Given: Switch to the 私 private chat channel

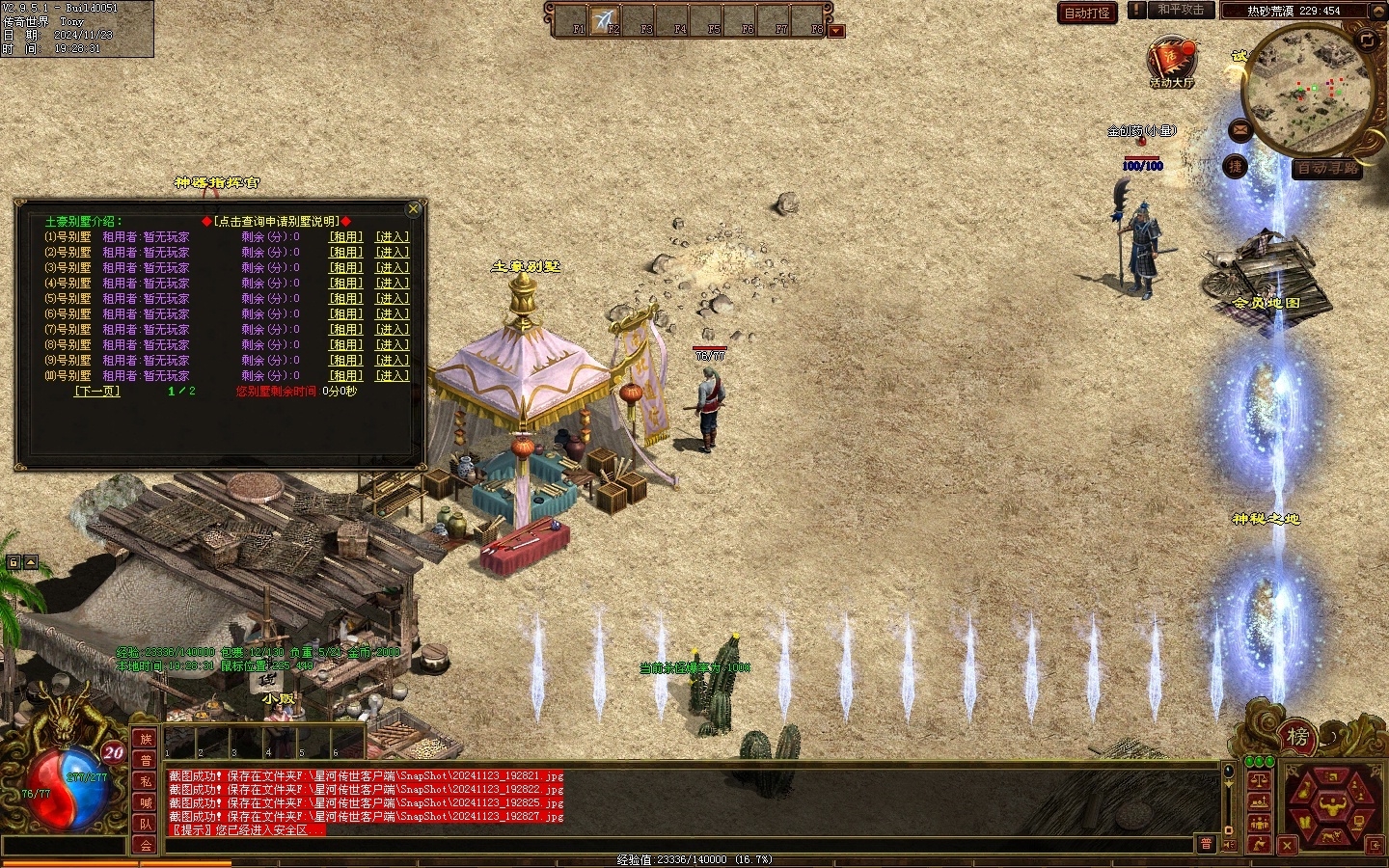Looking at the screenshot, I should click(x=146, y=781).
